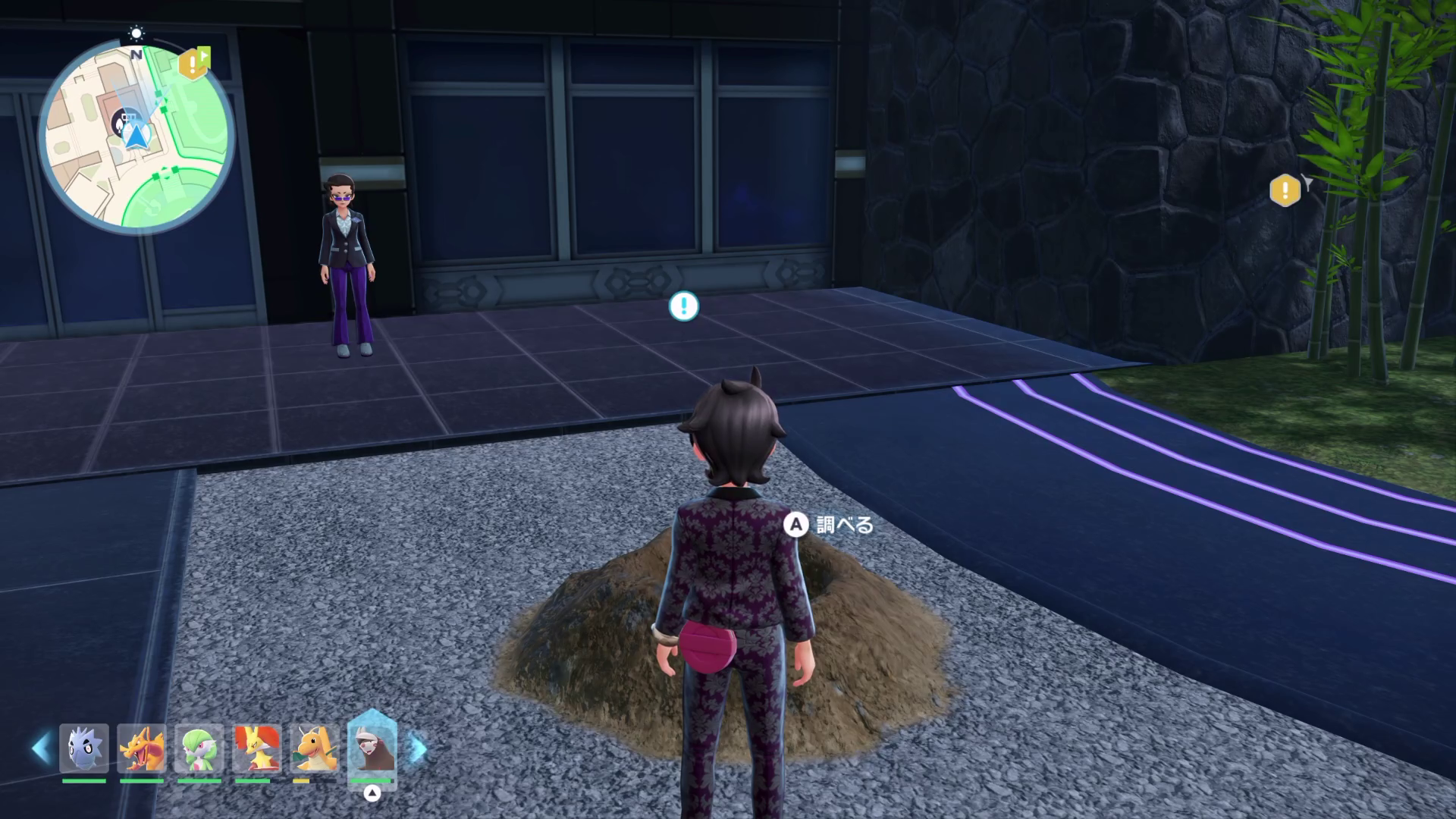Click the blue exclamation interaction marker
1456x819 pixels.
coord(683,306)
